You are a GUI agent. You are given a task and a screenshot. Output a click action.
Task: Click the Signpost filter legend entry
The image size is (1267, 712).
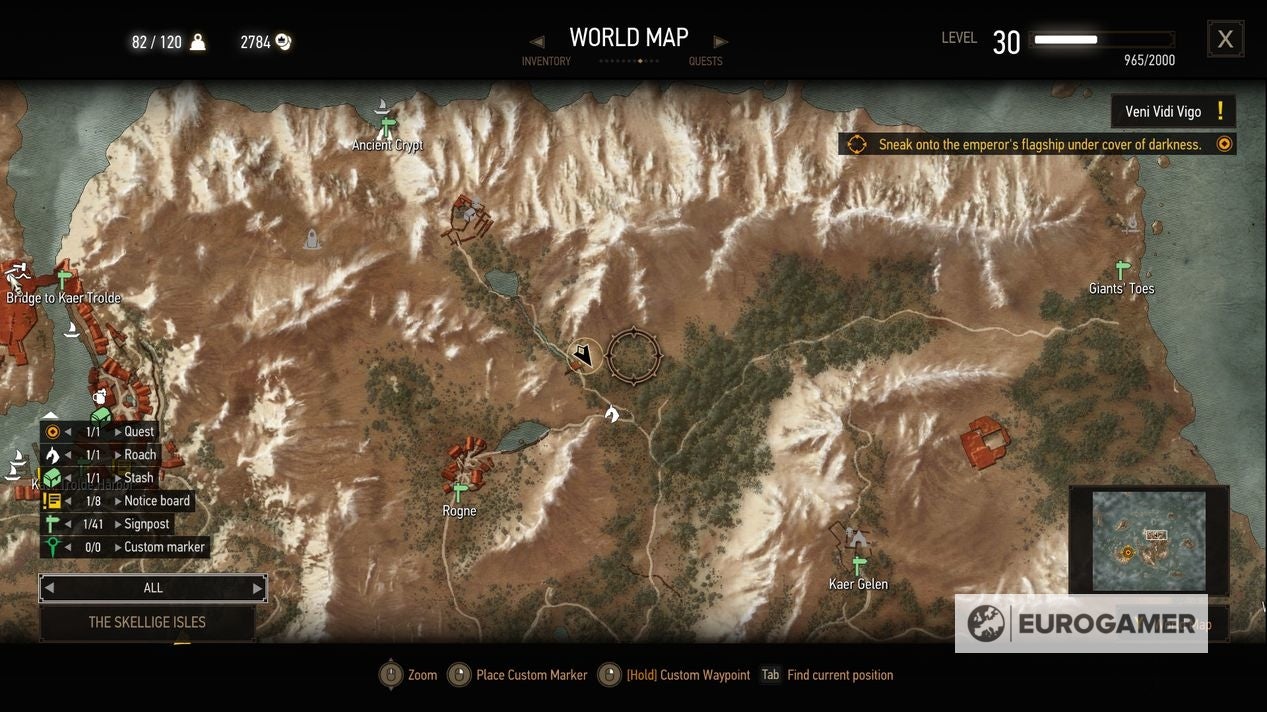point(147,524)
